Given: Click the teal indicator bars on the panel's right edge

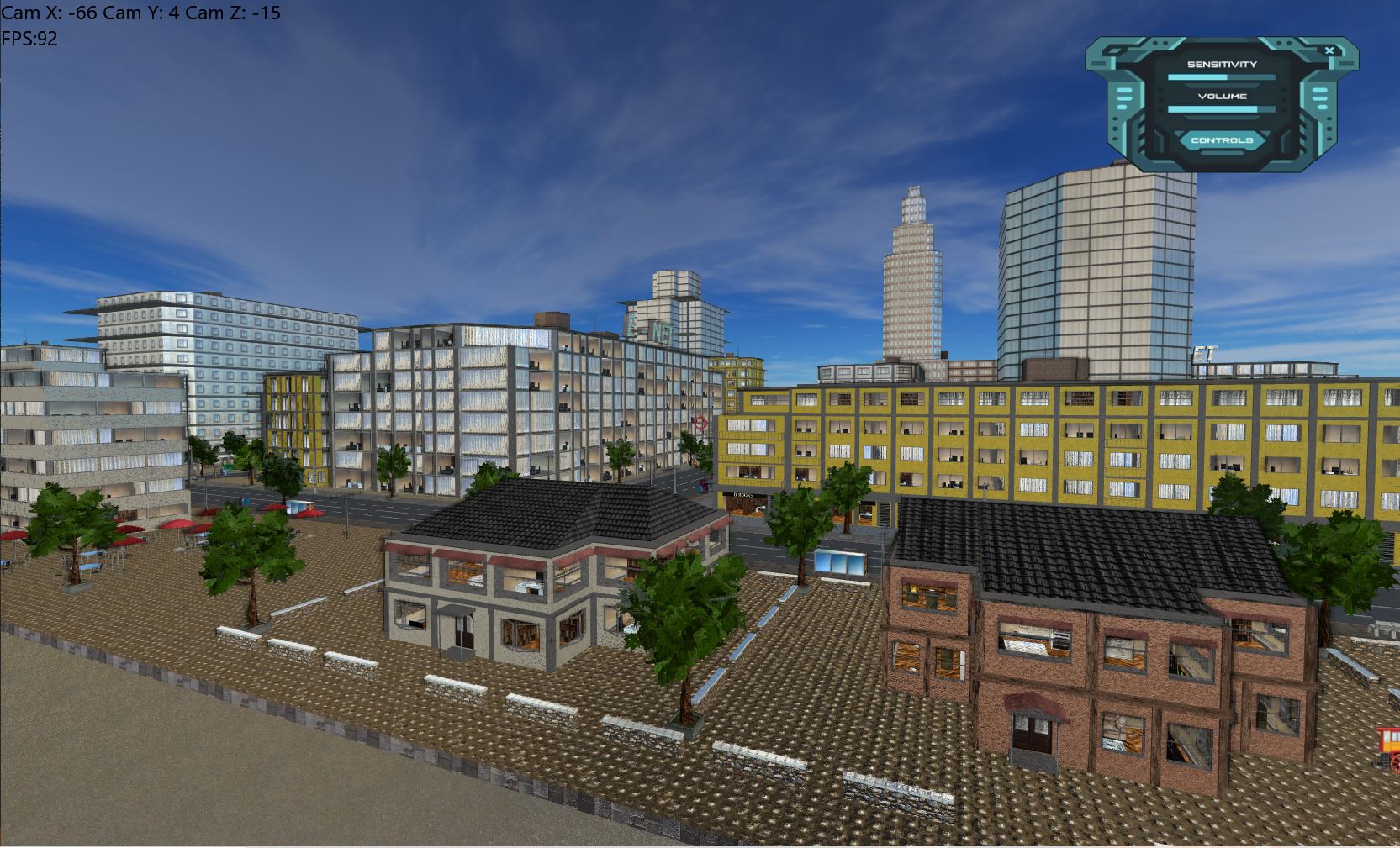Looking at the screenshot, I should [x=1320, y=98].
